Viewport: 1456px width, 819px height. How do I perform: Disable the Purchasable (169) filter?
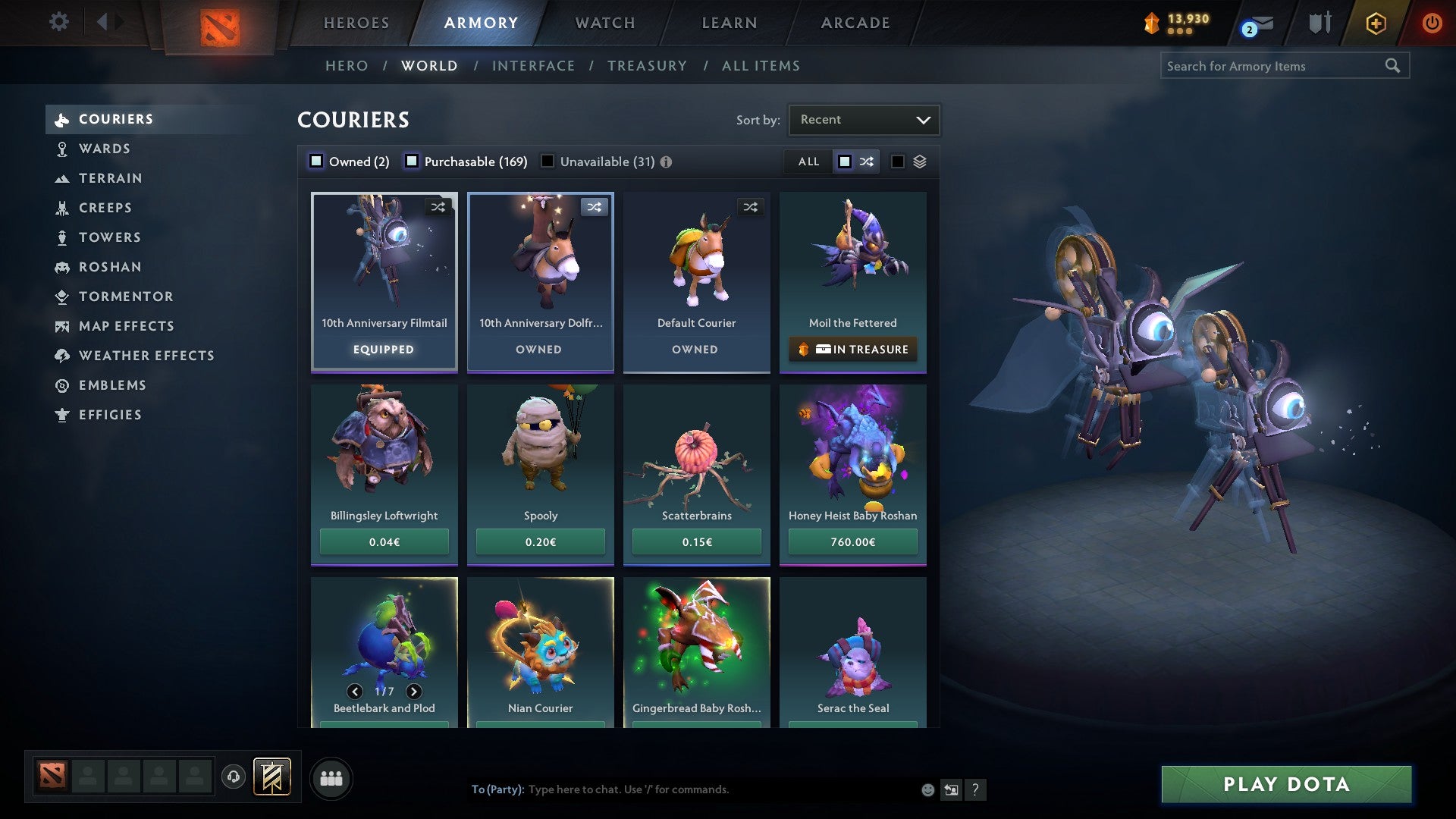413,162
